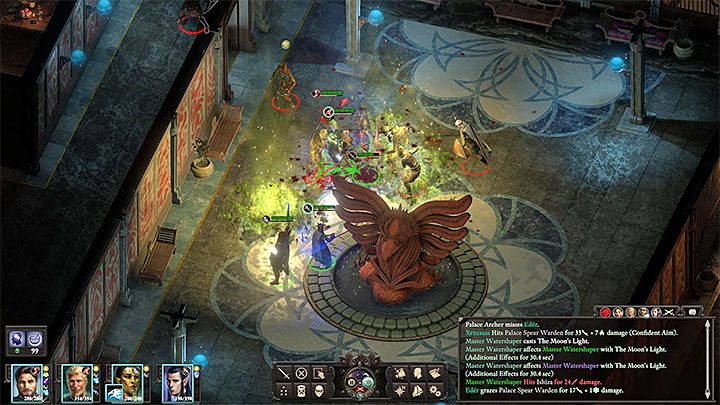Click the sword attack command button
720x405 pixels.
click(x=284, y=373)
